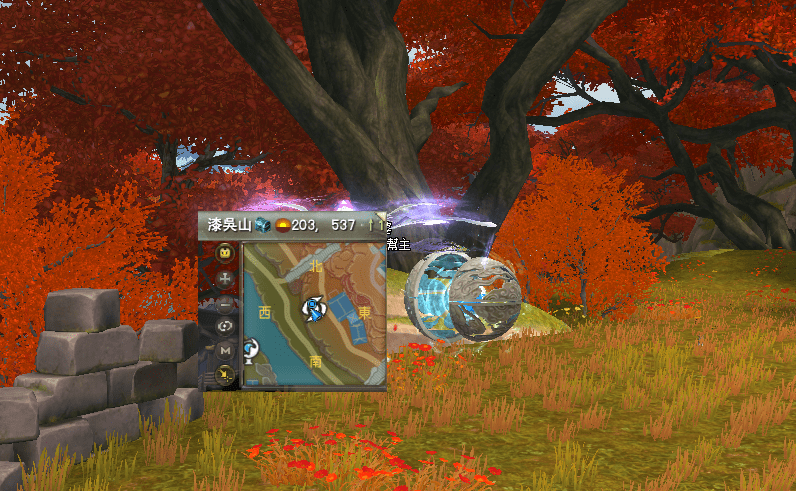This screenshot has width=796, height=491.
Task: Click the yellow face button beside minimap
Action: 226,252
